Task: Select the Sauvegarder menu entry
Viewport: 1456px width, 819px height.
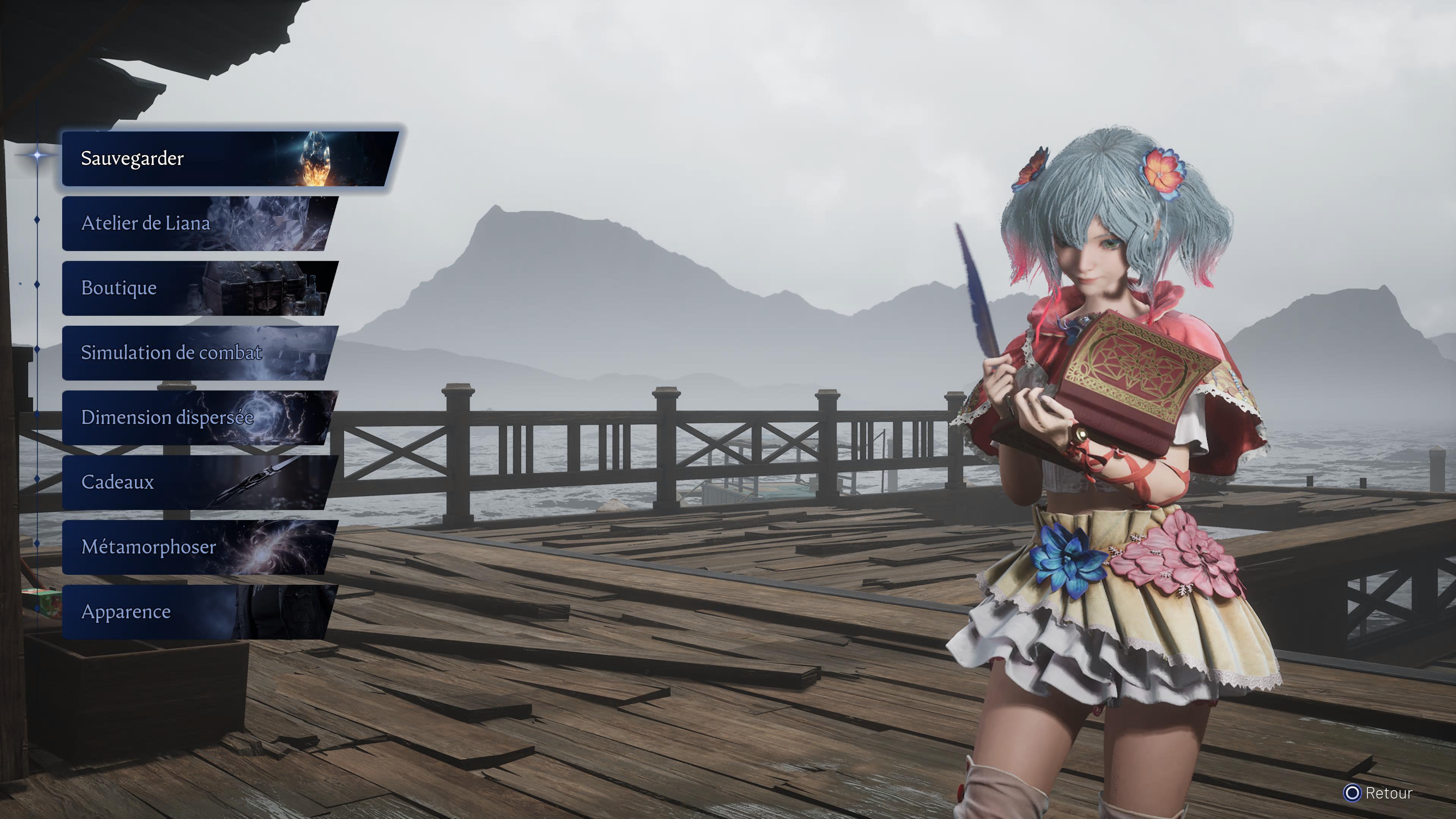Action: click(x=226, y=159)
